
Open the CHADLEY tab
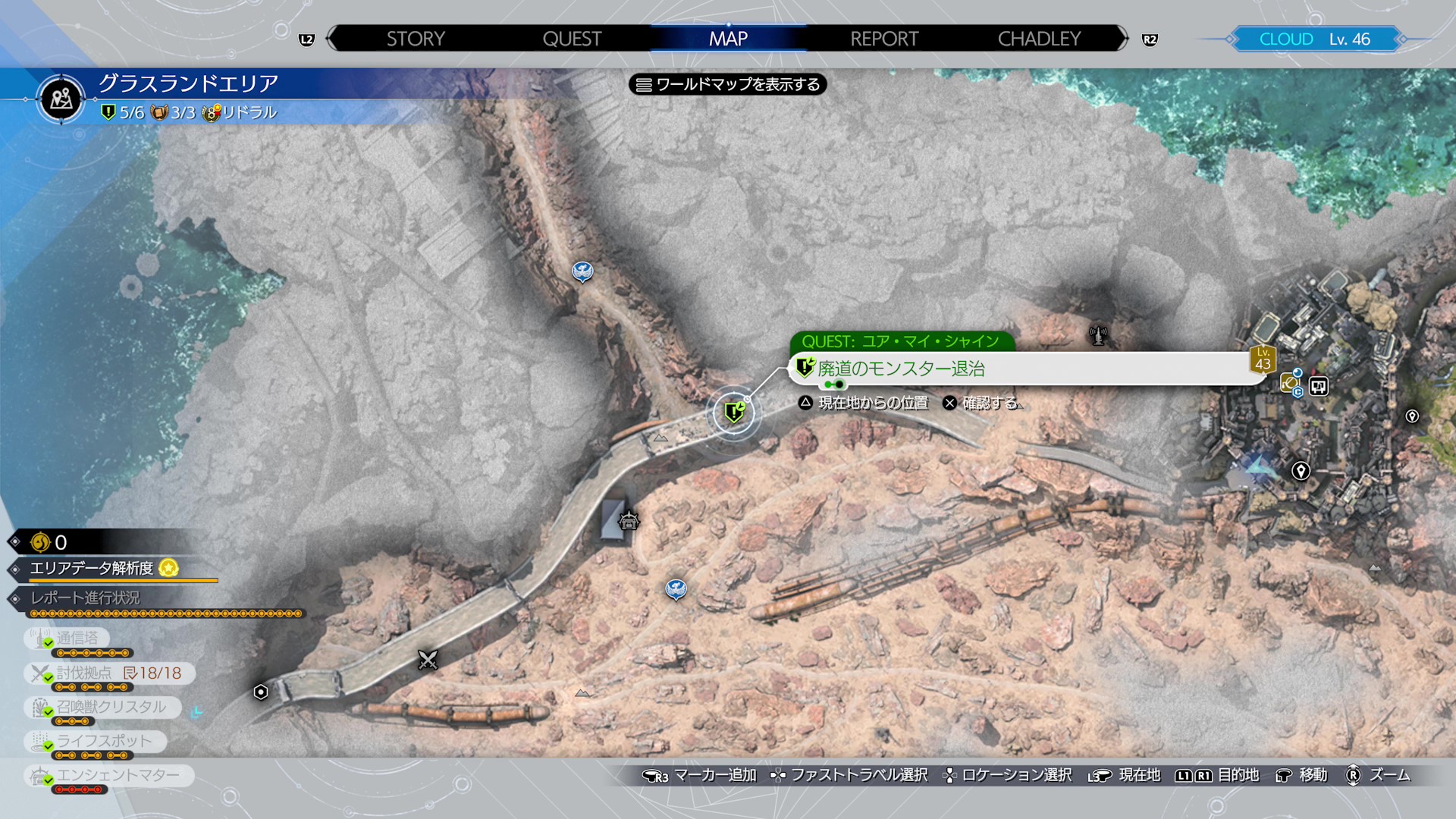1039,39
